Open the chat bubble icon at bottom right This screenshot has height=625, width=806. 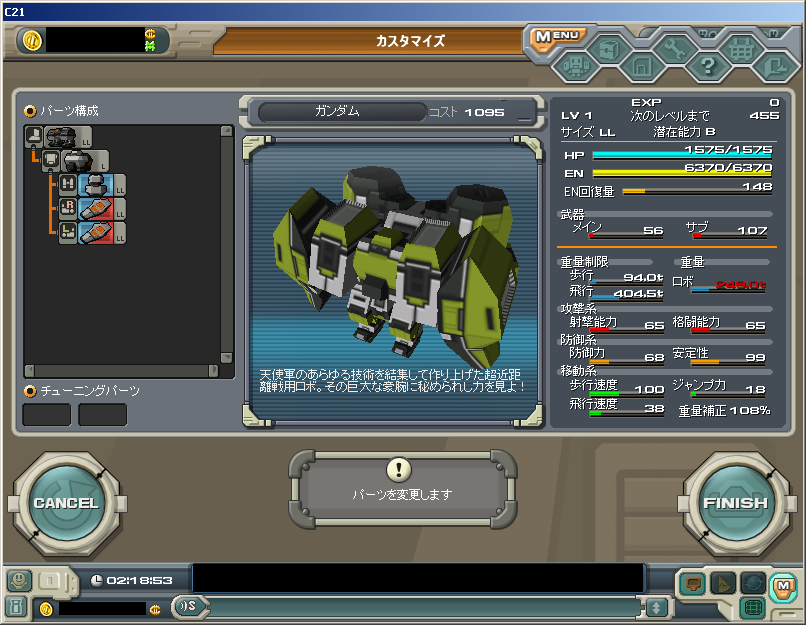click(x=691, y=582)
